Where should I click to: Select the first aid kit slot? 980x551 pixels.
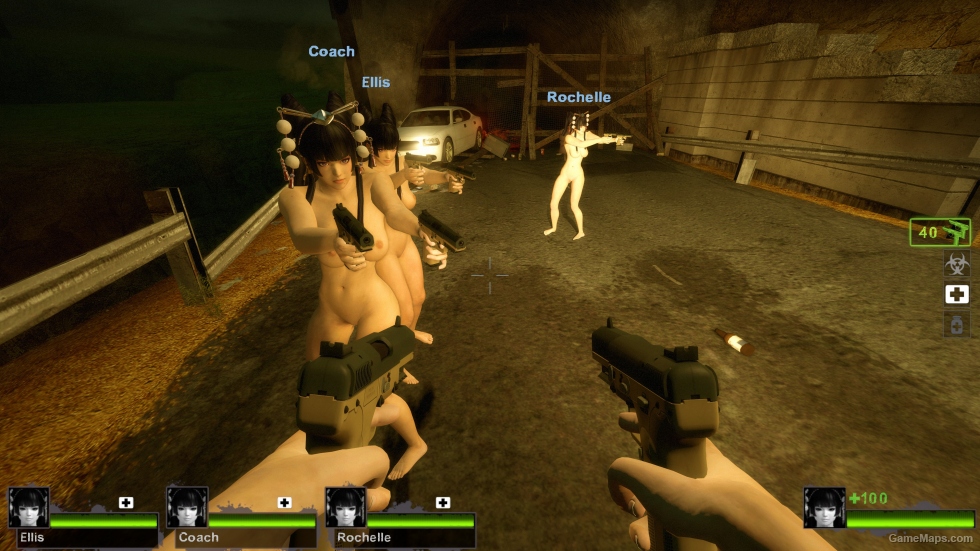tap(957, 294)
